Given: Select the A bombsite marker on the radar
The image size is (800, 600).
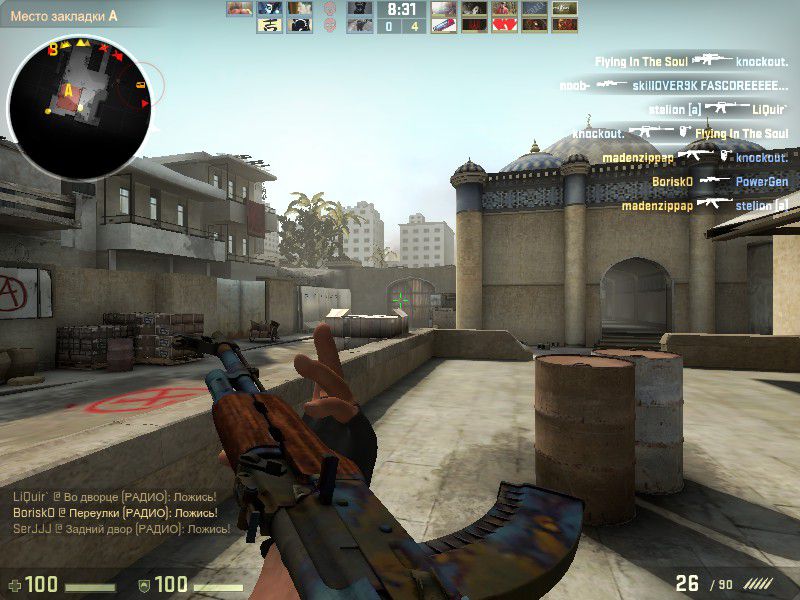Looking at the screenshot, I should [x=69, y=90].
